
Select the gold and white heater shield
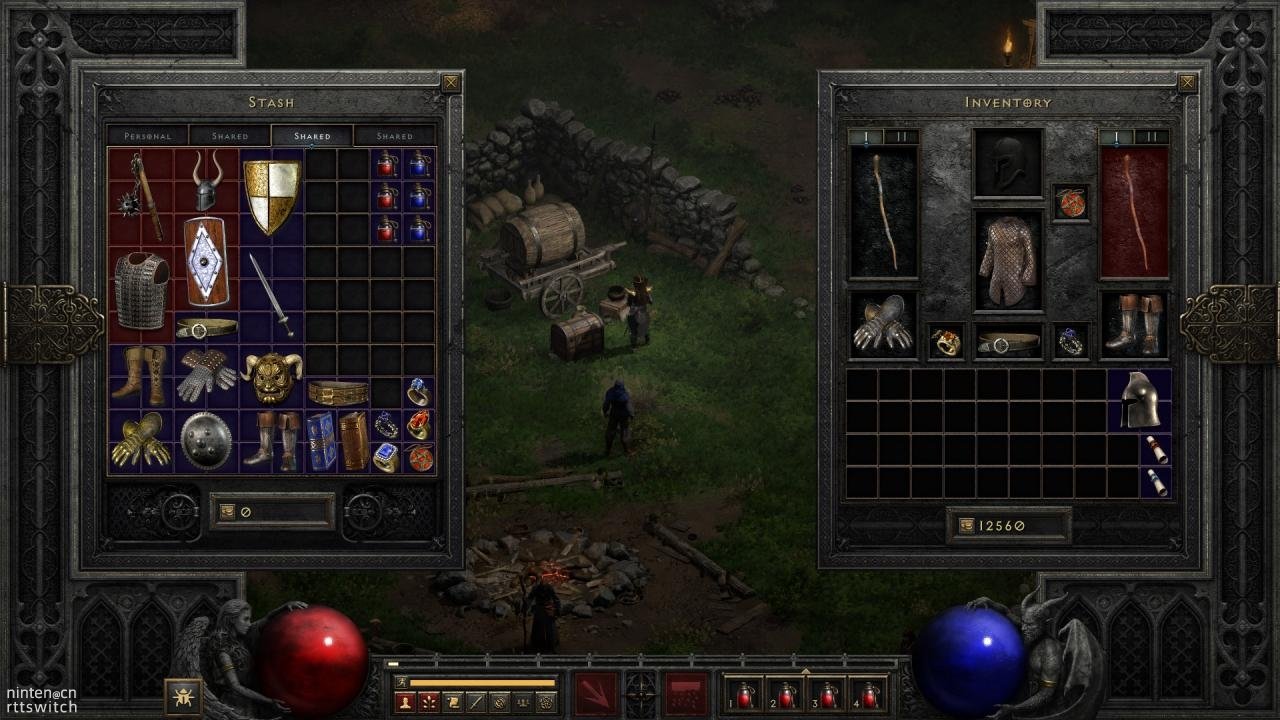(x=272, y=196)
